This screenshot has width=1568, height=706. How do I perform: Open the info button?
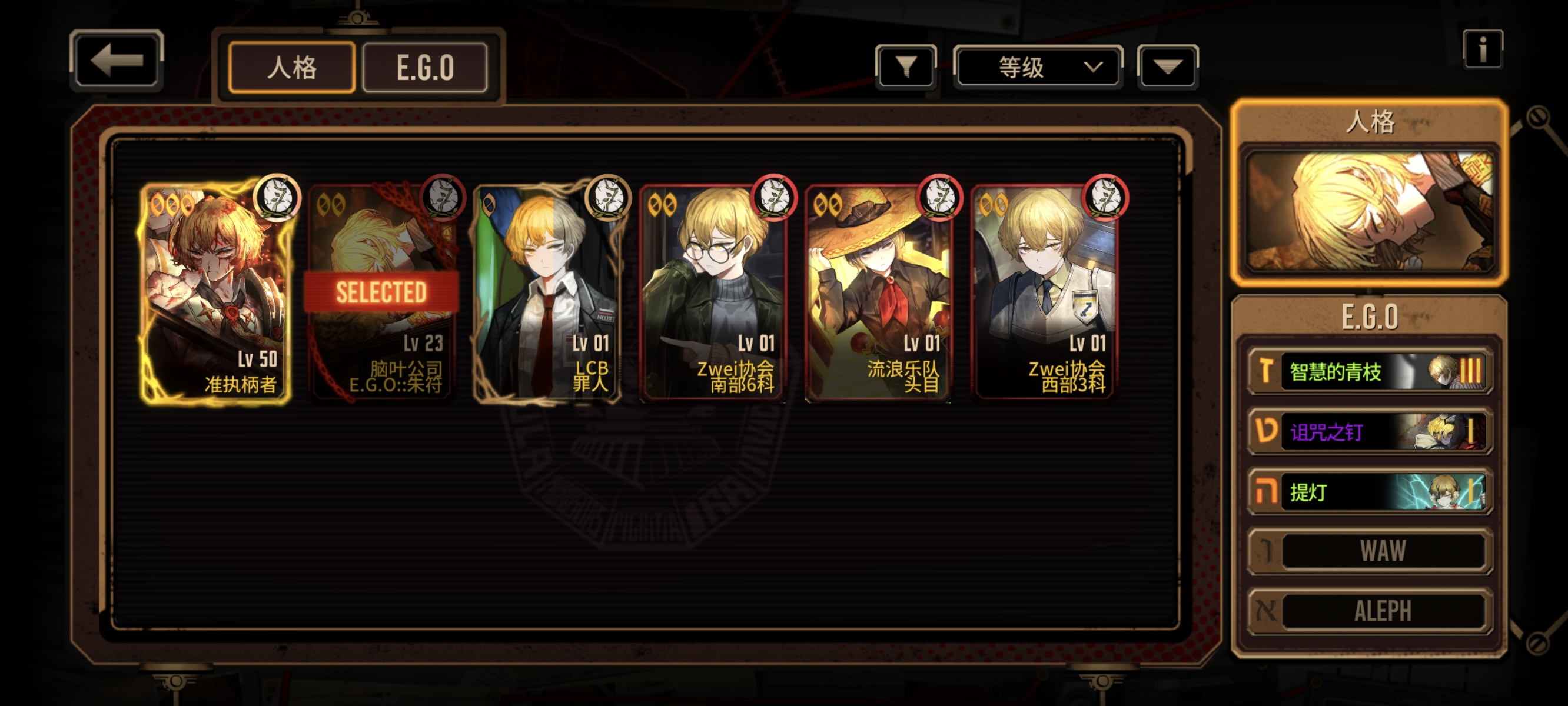tap(1482, 49)
